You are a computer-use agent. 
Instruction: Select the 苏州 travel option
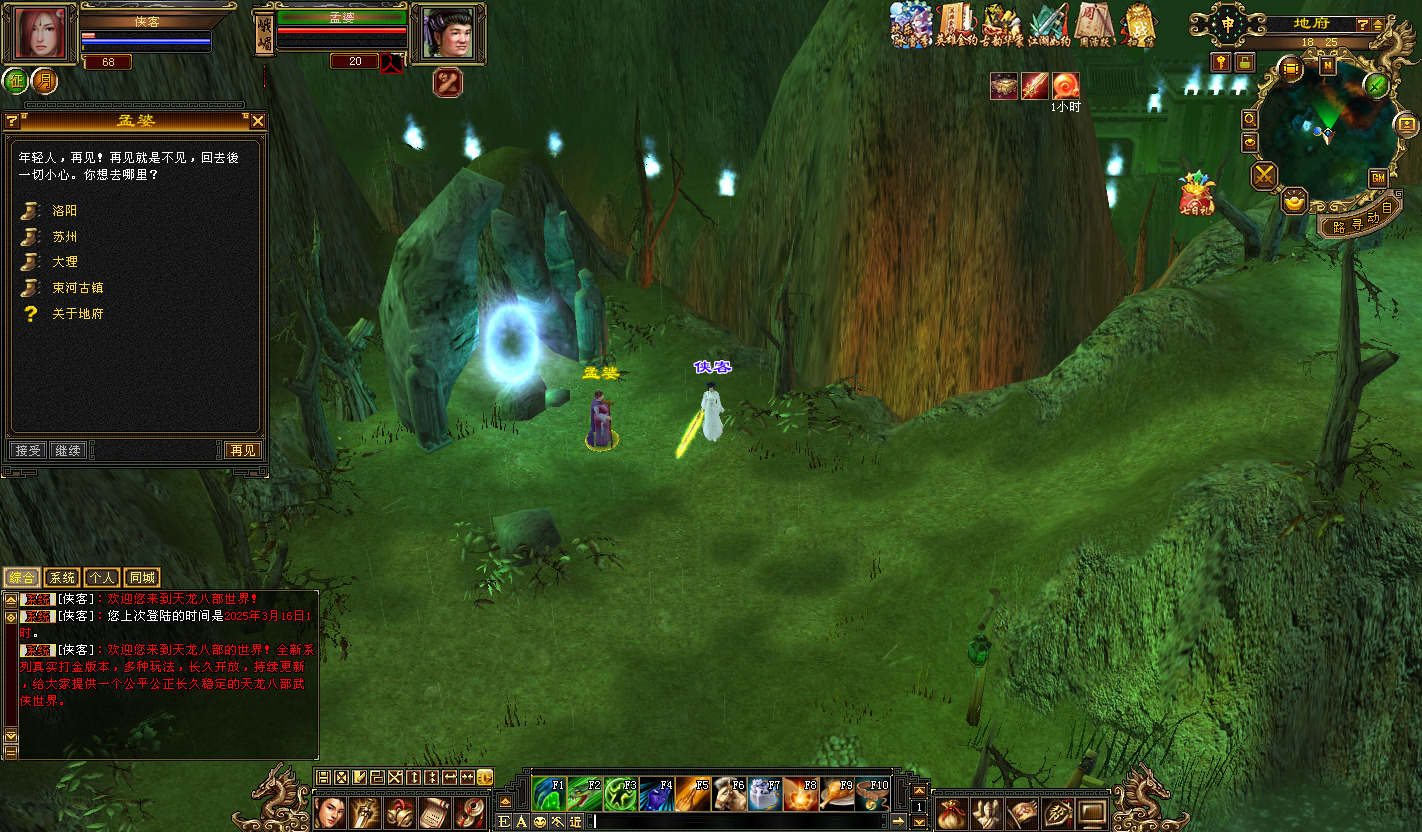click(x=64, y=237)
